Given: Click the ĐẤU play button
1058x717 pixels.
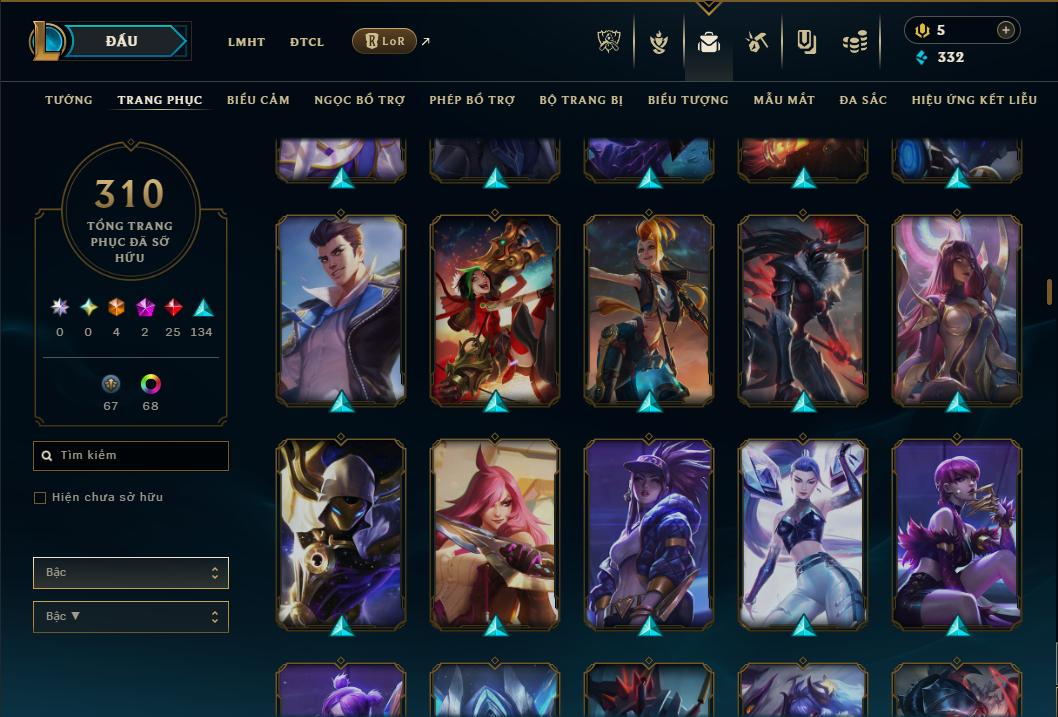Looking at the screenshot, I should coord(120,41).
